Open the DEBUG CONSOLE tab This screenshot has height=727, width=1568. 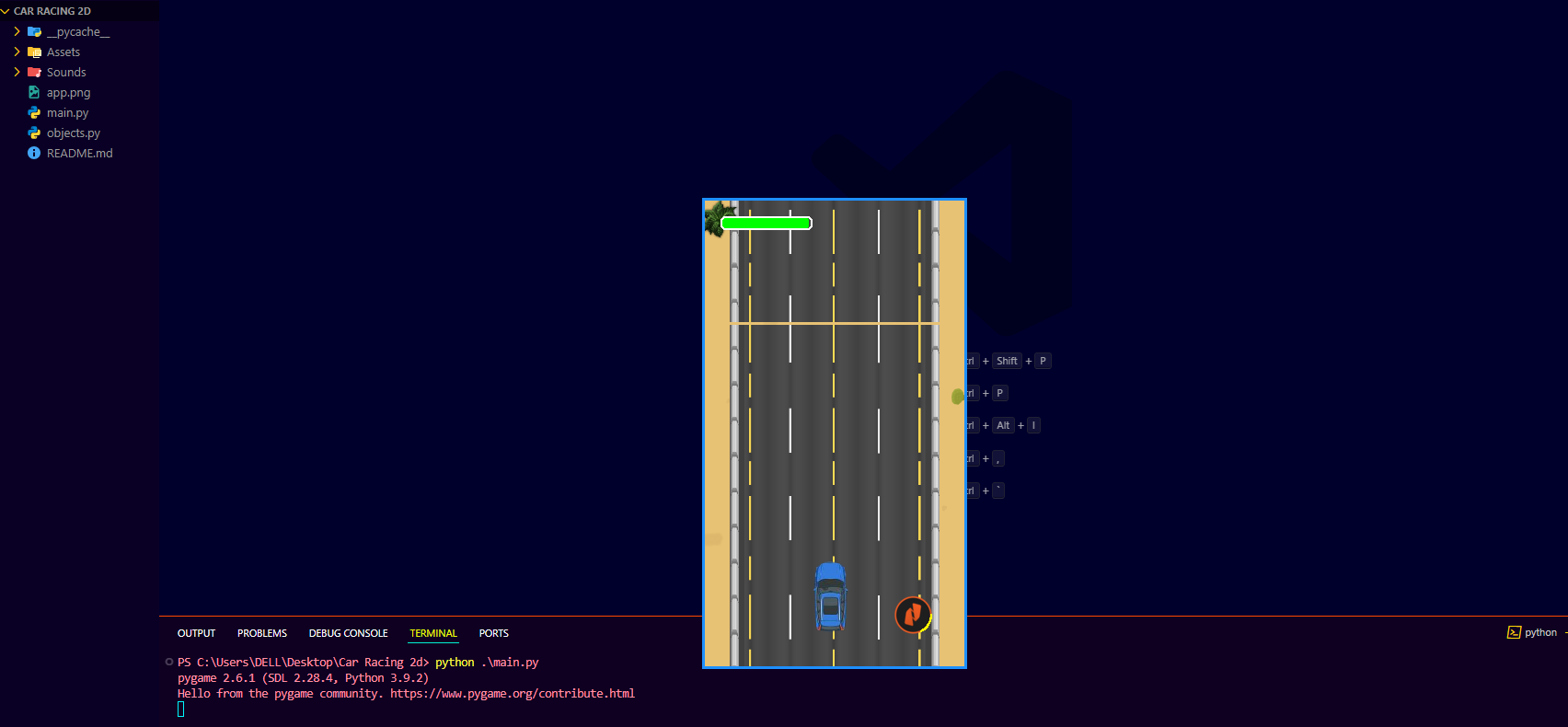[x=348, y=633]
